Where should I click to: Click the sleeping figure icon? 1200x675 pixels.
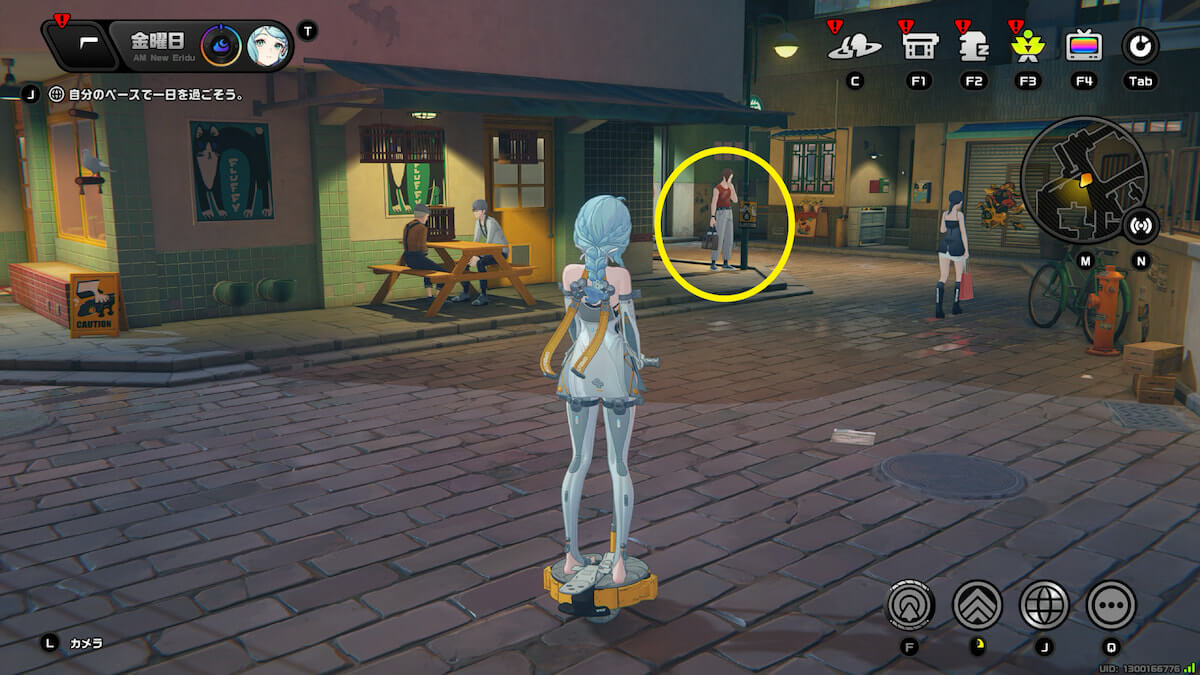coord(973,46)
